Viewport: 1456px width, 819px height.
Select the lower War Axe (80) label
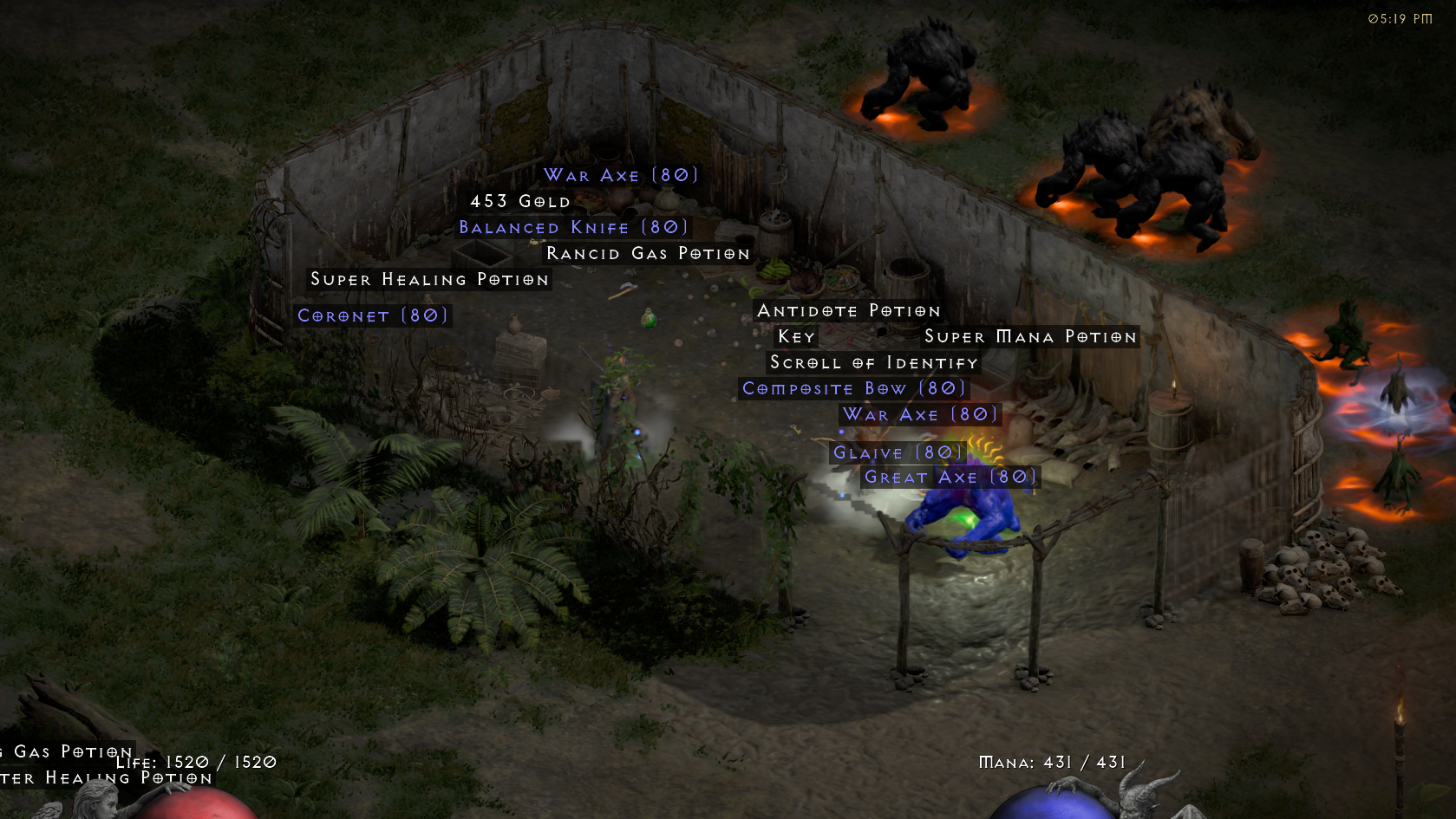tap(920, 414)
